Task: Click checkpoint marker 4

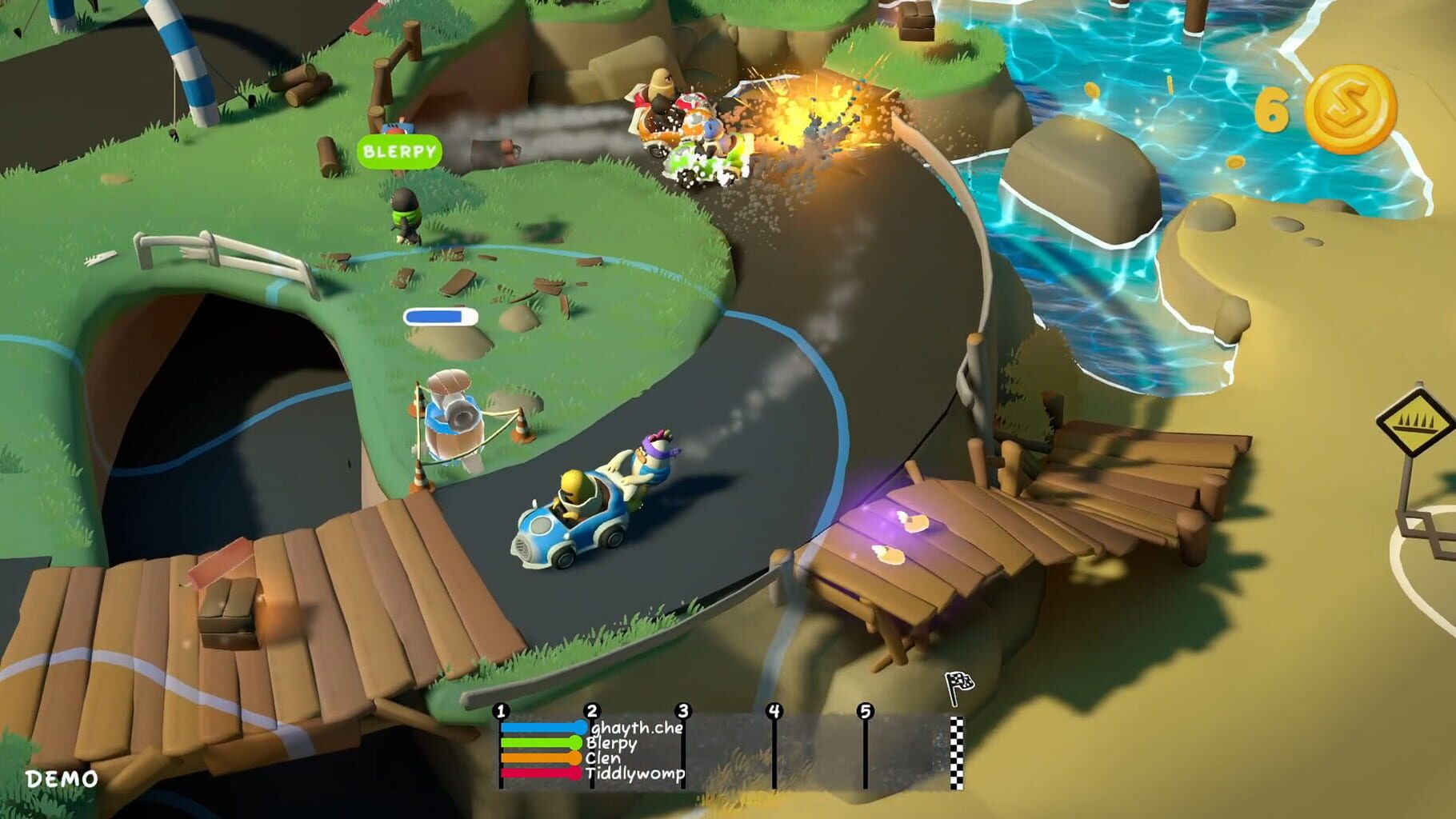Action: click(774, 710)
